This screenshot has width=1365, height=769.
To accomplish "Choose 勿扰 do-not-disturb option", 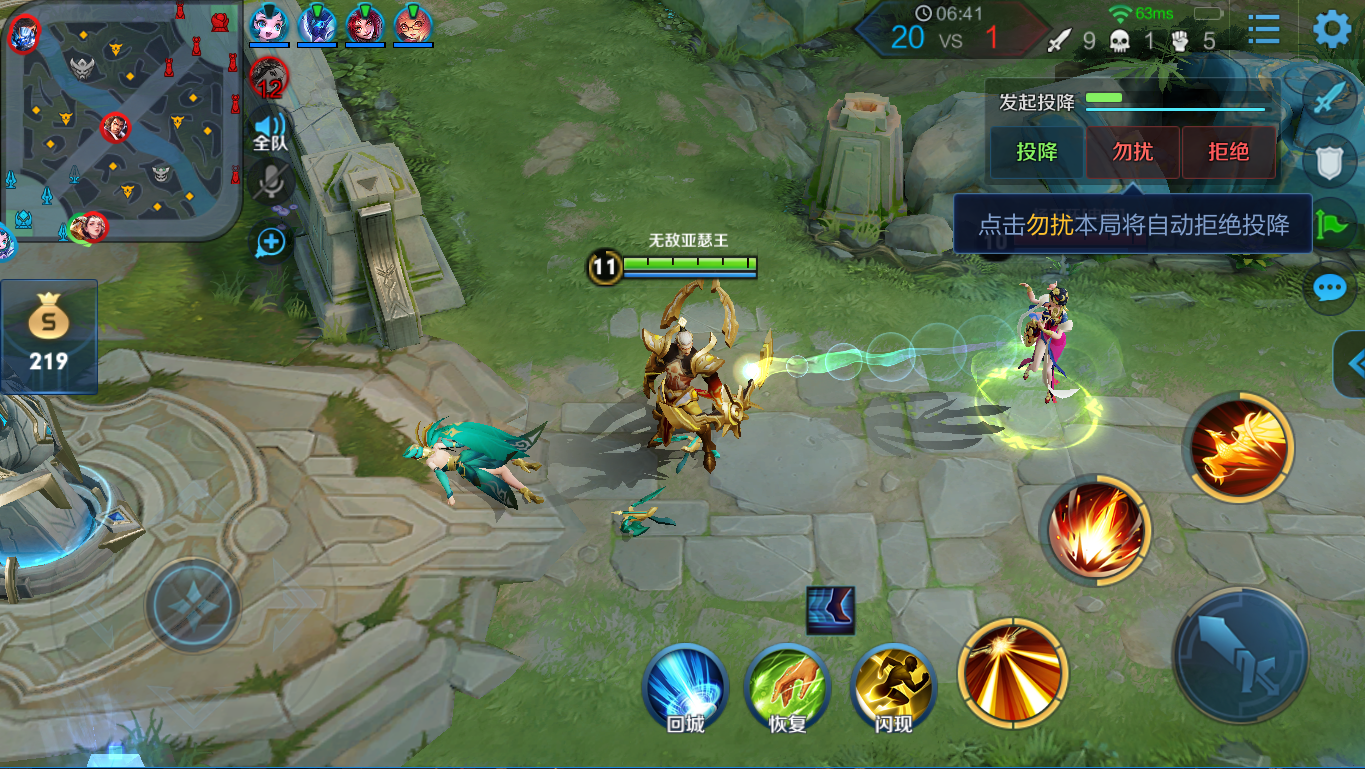I will click(x=1133, y=153).
